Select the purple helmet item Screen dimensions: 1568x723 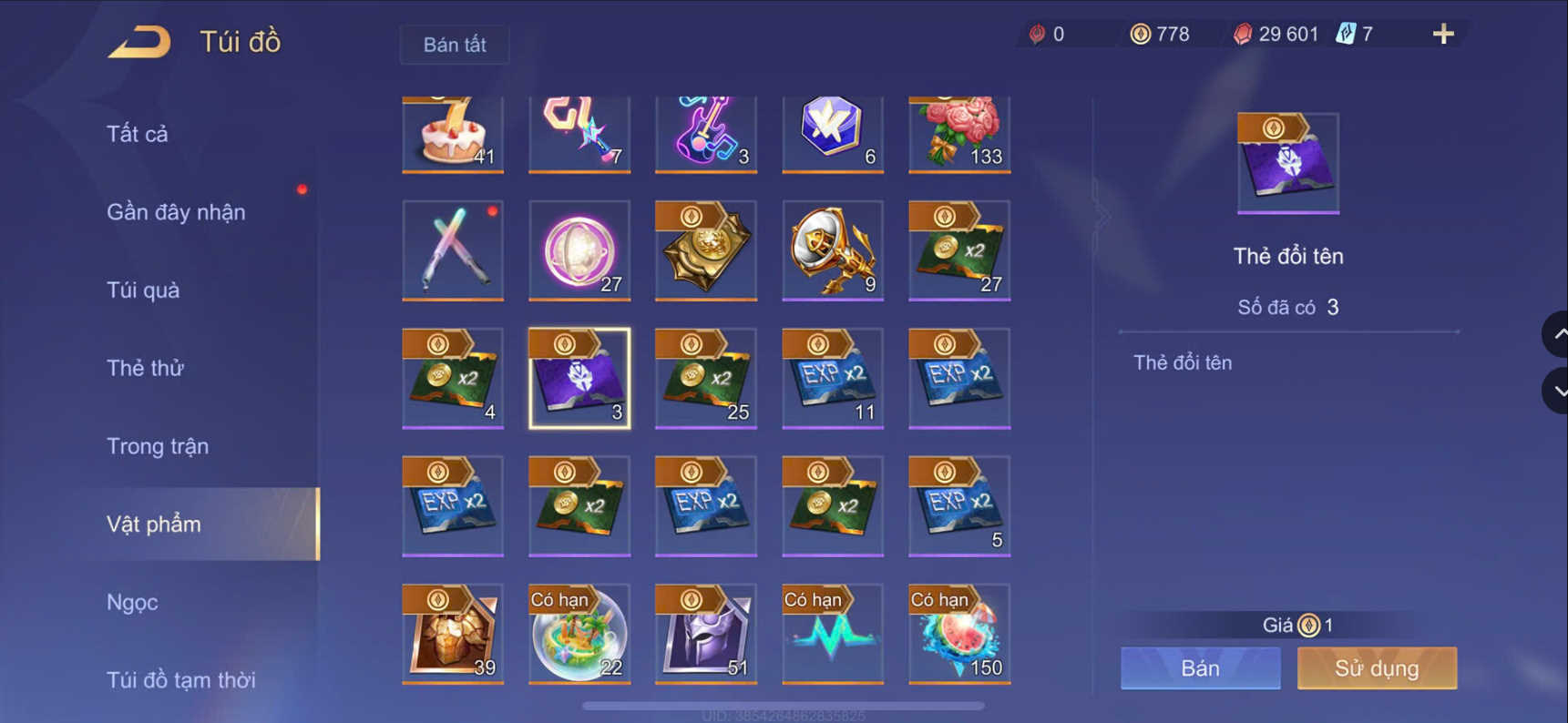[x=706, y=633]
